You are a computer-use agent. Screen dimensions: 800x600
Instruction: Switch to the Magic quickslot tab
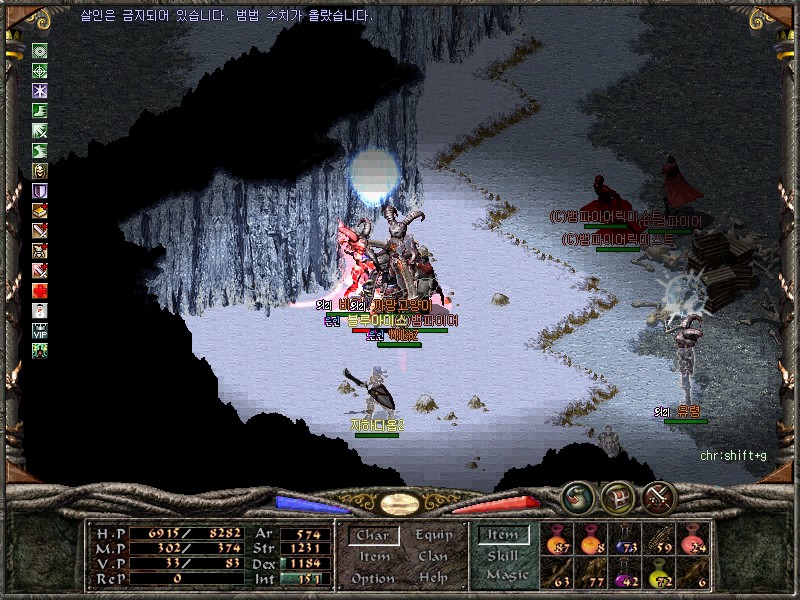(505, 576)
